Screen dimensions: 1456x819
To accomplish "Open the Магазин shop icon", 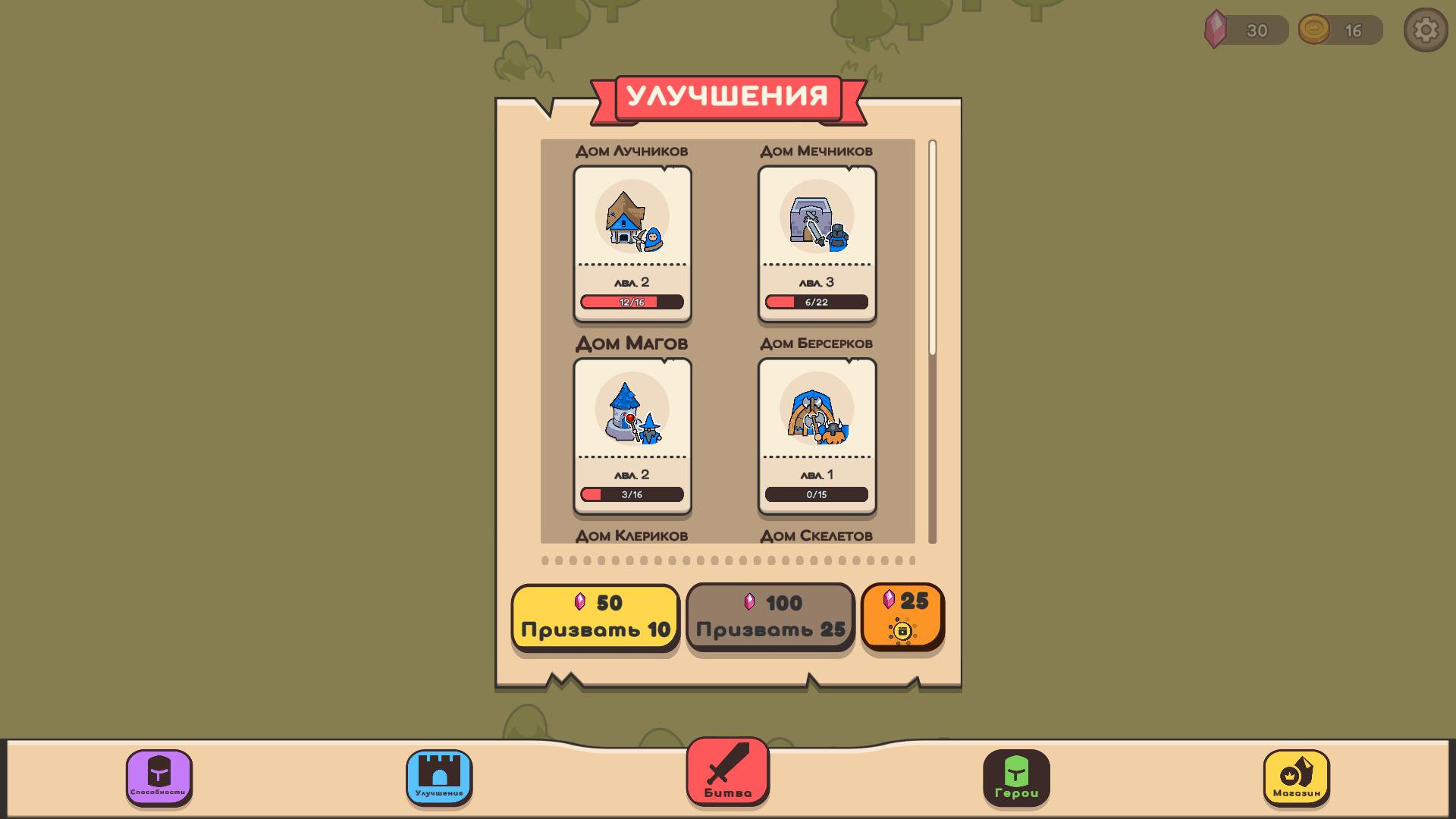I will (1298, 778).
